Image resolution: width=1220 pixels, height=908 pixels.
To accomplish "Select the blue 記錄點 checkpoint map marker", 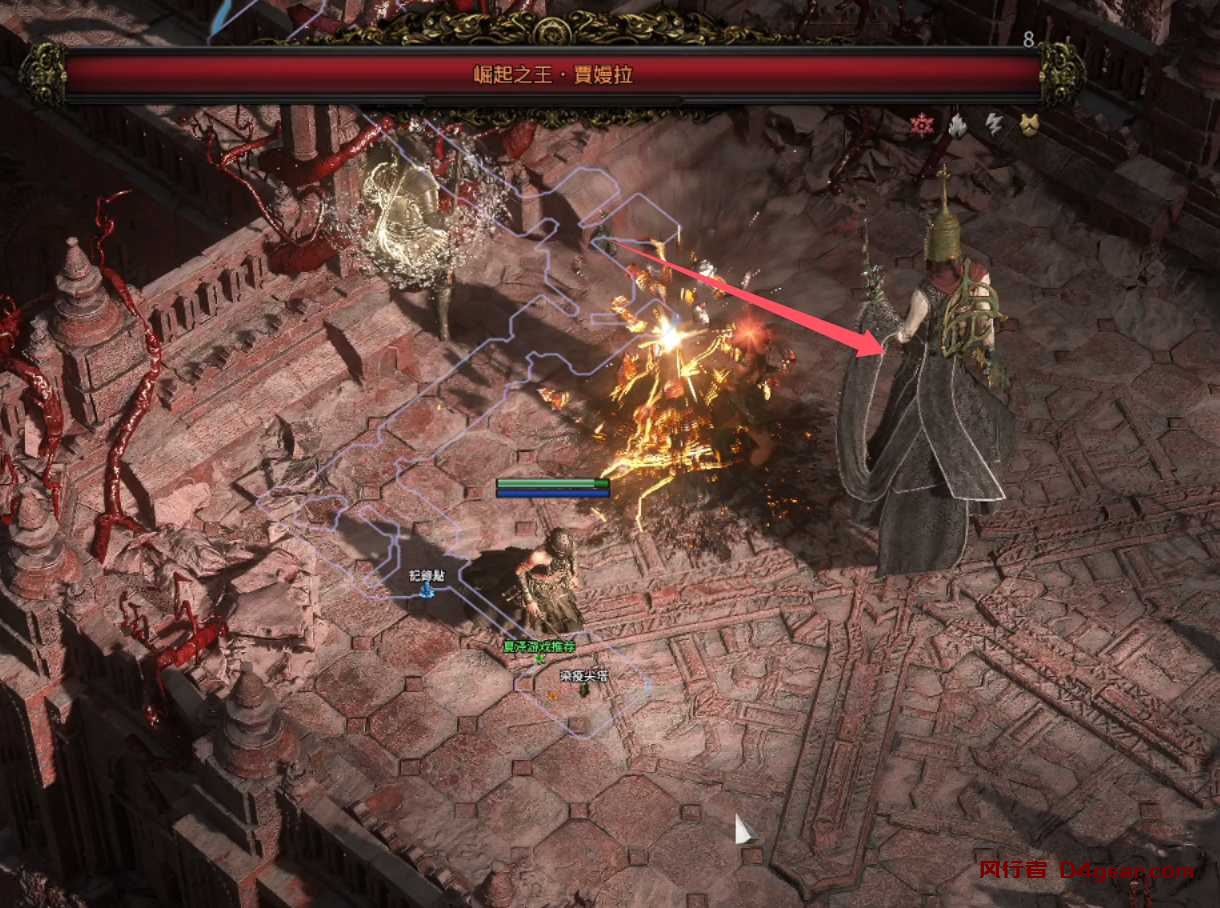I will (x=427, y=590).
